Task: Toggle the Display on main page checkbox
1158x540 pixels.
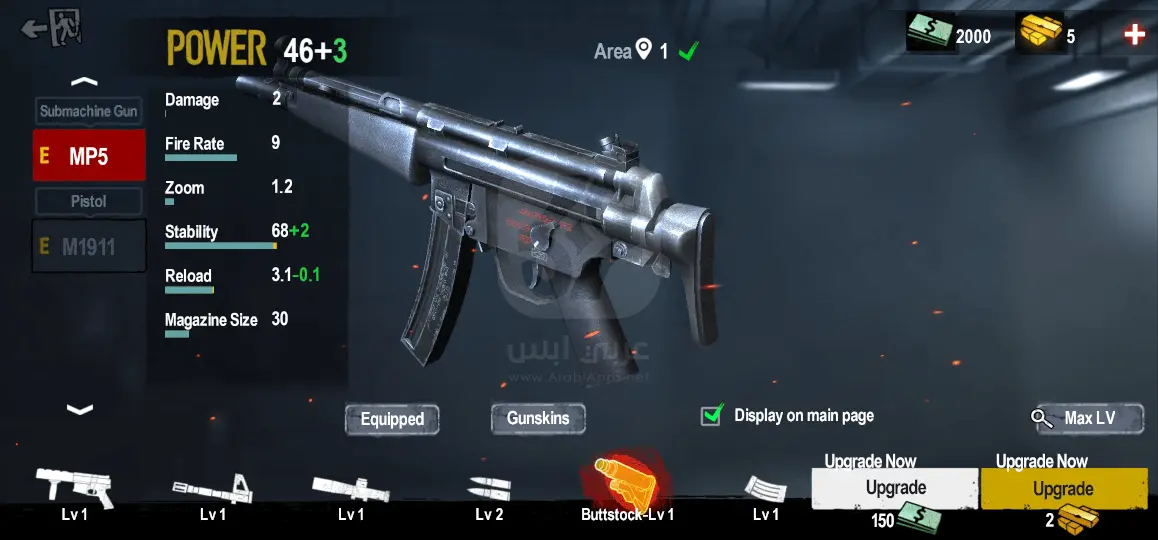Action: [712, 415]
